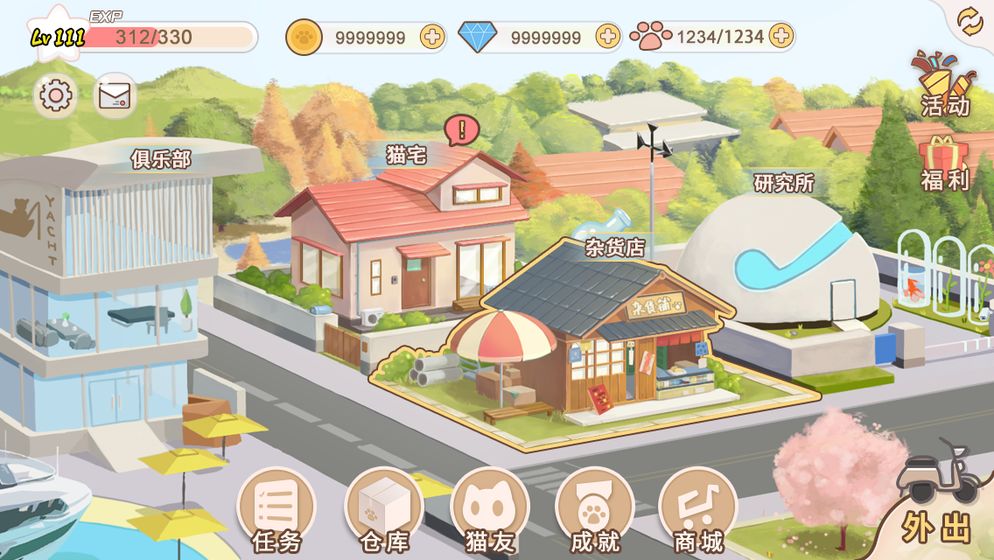
Task: Open the mail envelope inbox
Action: click(115, 96)
